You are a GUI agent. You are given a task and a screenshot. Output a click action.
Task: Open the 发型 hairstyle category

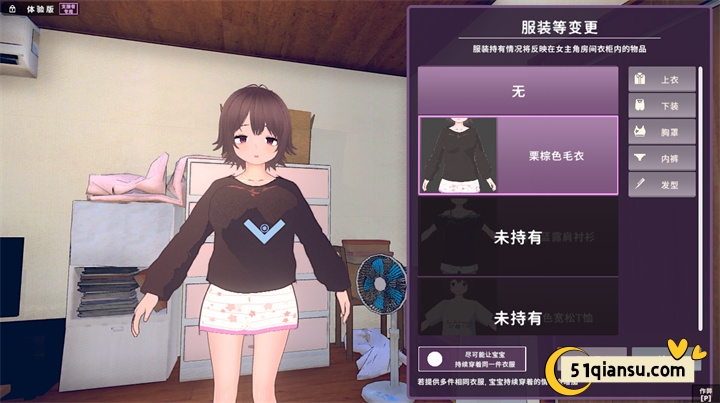(x=662, y=184)
